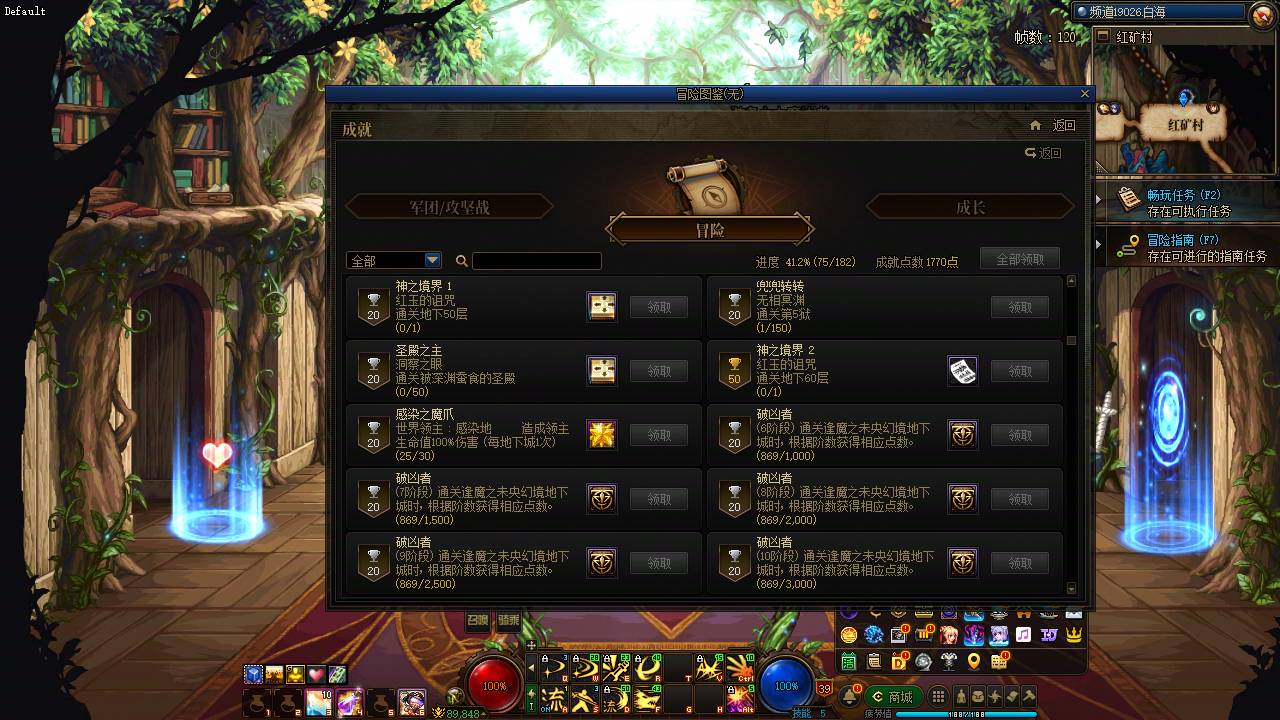Screen dimensions: 1280x720
Task: Open the green 活 event calendar icon
Action: (848, 660)
